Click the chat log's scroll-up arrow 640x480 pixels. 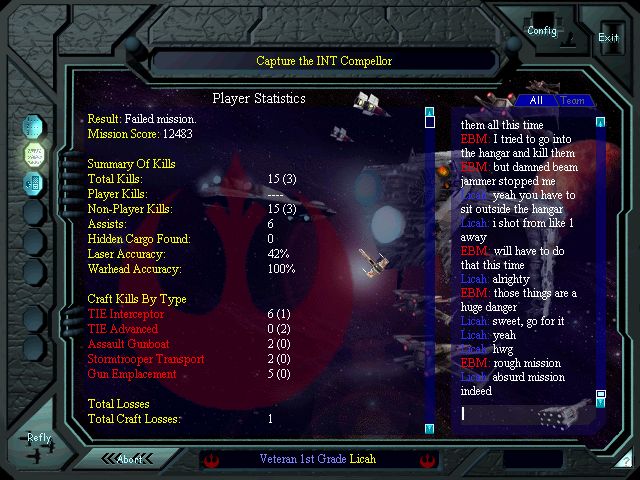tap(600, 123)
